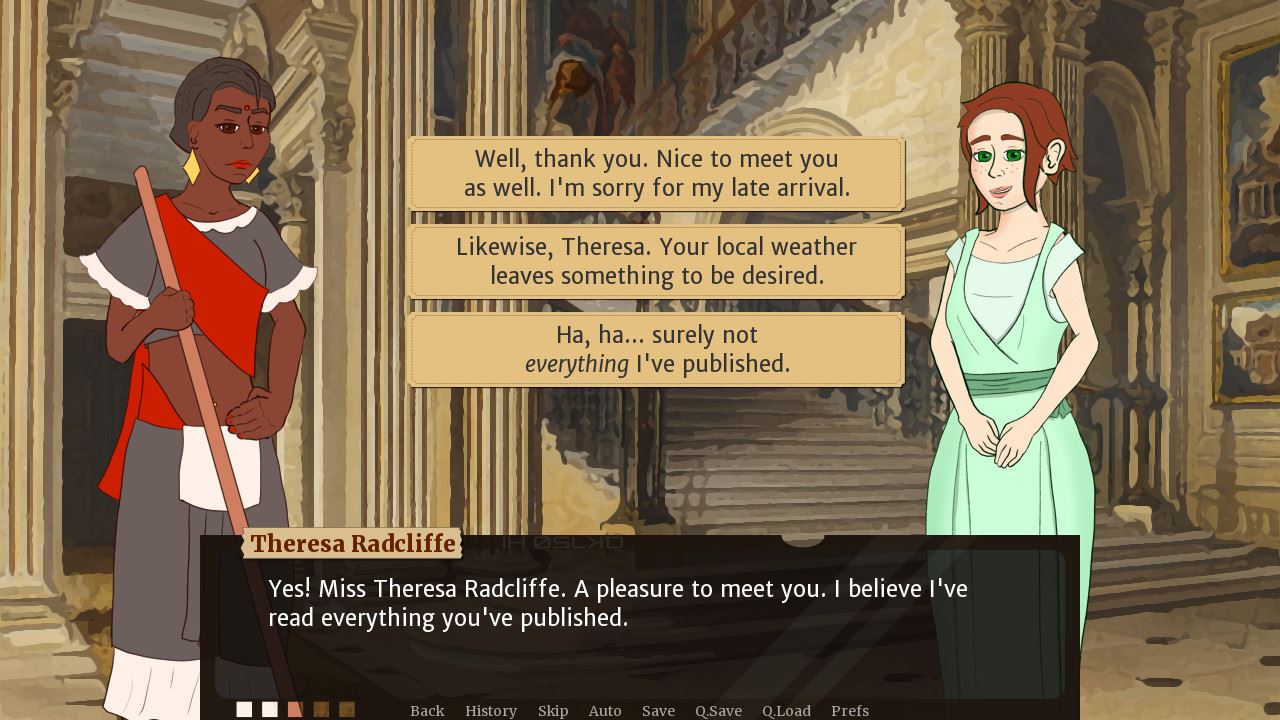Pick the response about local weather
This screenshot has height=720, width=1280.
point(656,261)
